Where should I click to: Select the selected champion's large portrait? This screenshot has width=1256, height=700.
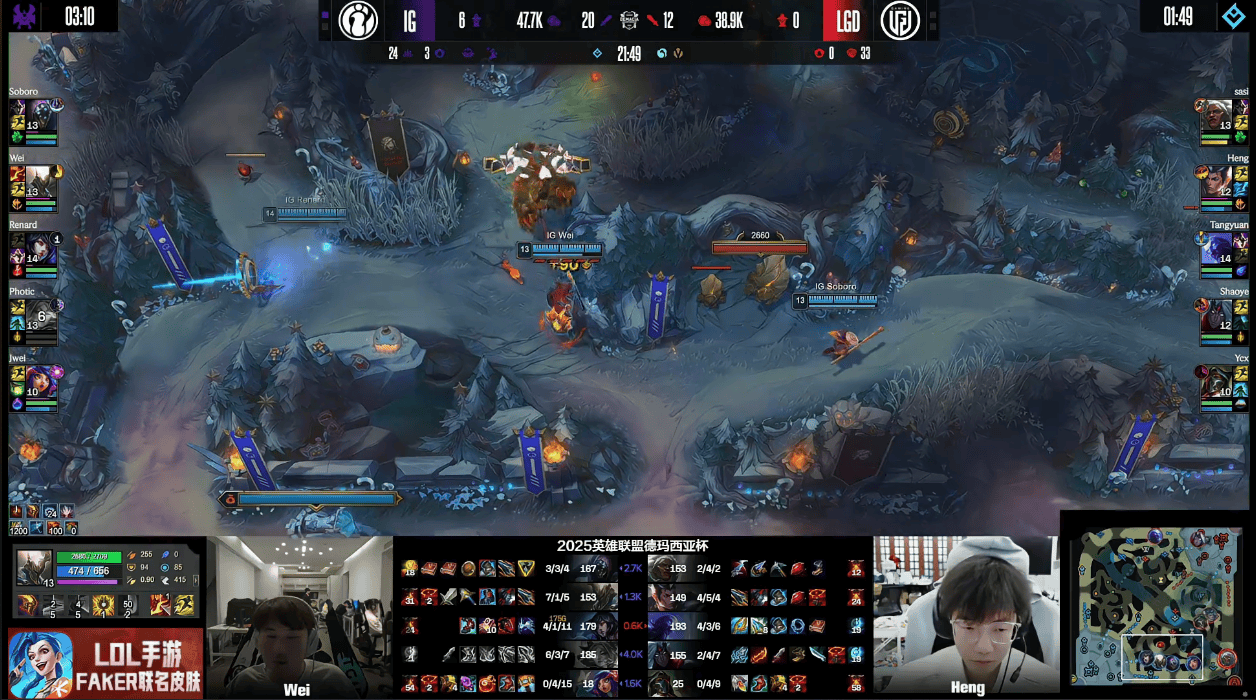pyautogui.click(x=34, y=567)
